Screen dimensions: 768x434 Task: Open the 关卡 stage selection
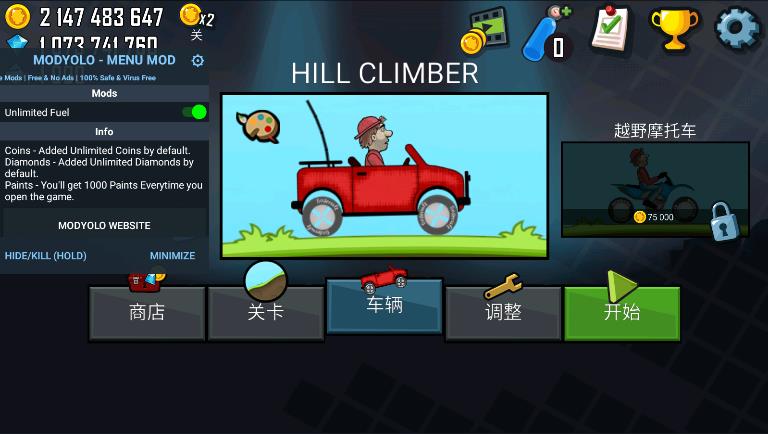coord(266,312)
